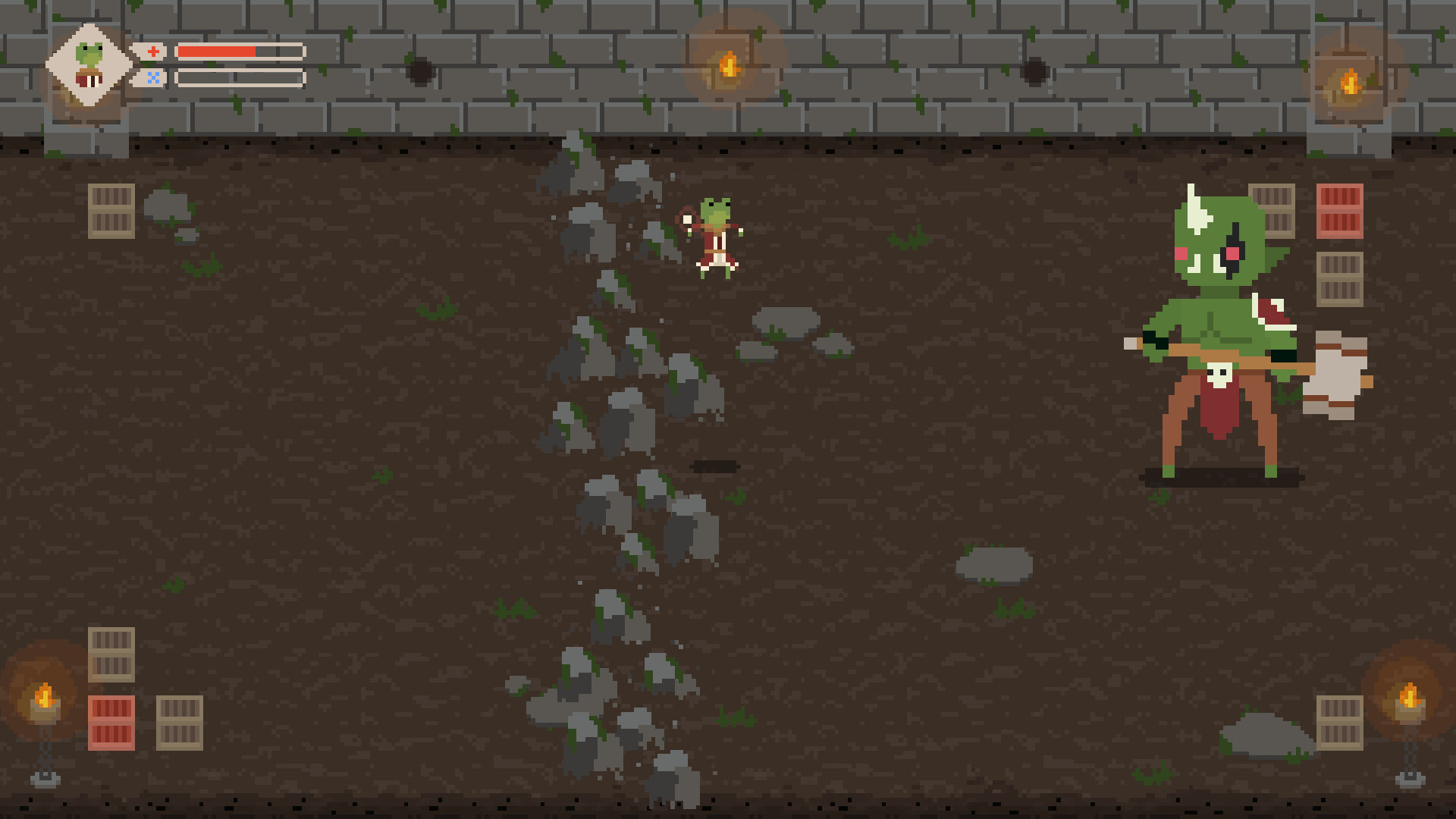Screen dimensions: 1456x819
Task: Click the axe-wielding goblin boss
Action: 1221,318
